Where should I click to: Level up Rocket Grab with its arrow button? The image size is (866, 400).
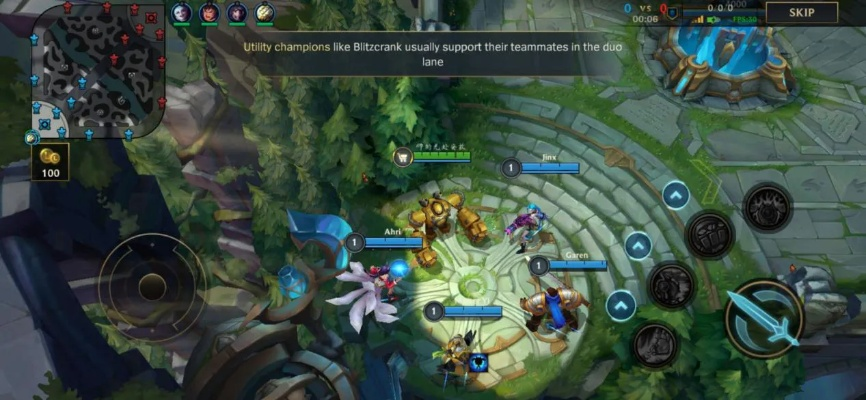(x=621, y=305)
